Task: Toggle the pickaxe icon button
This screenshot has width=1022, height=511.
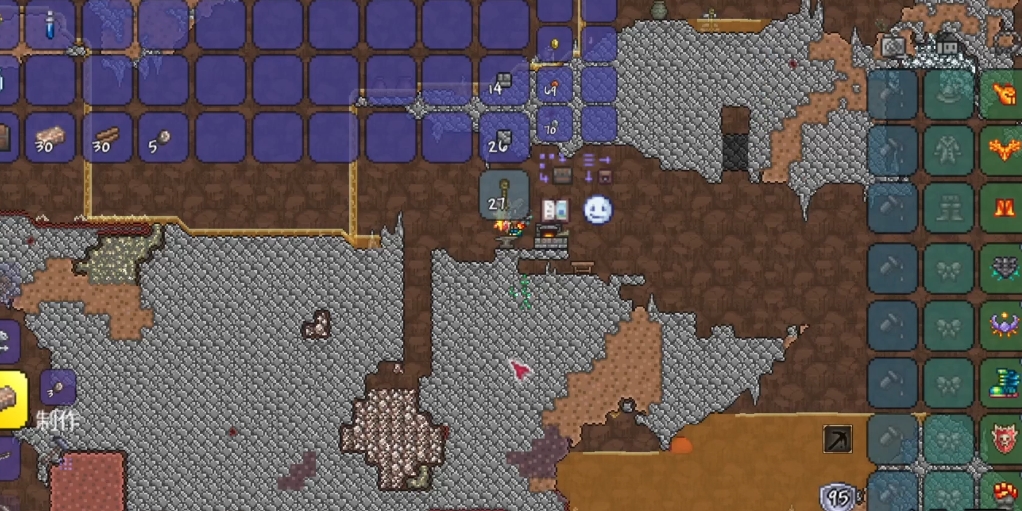Action: point(838,439)
